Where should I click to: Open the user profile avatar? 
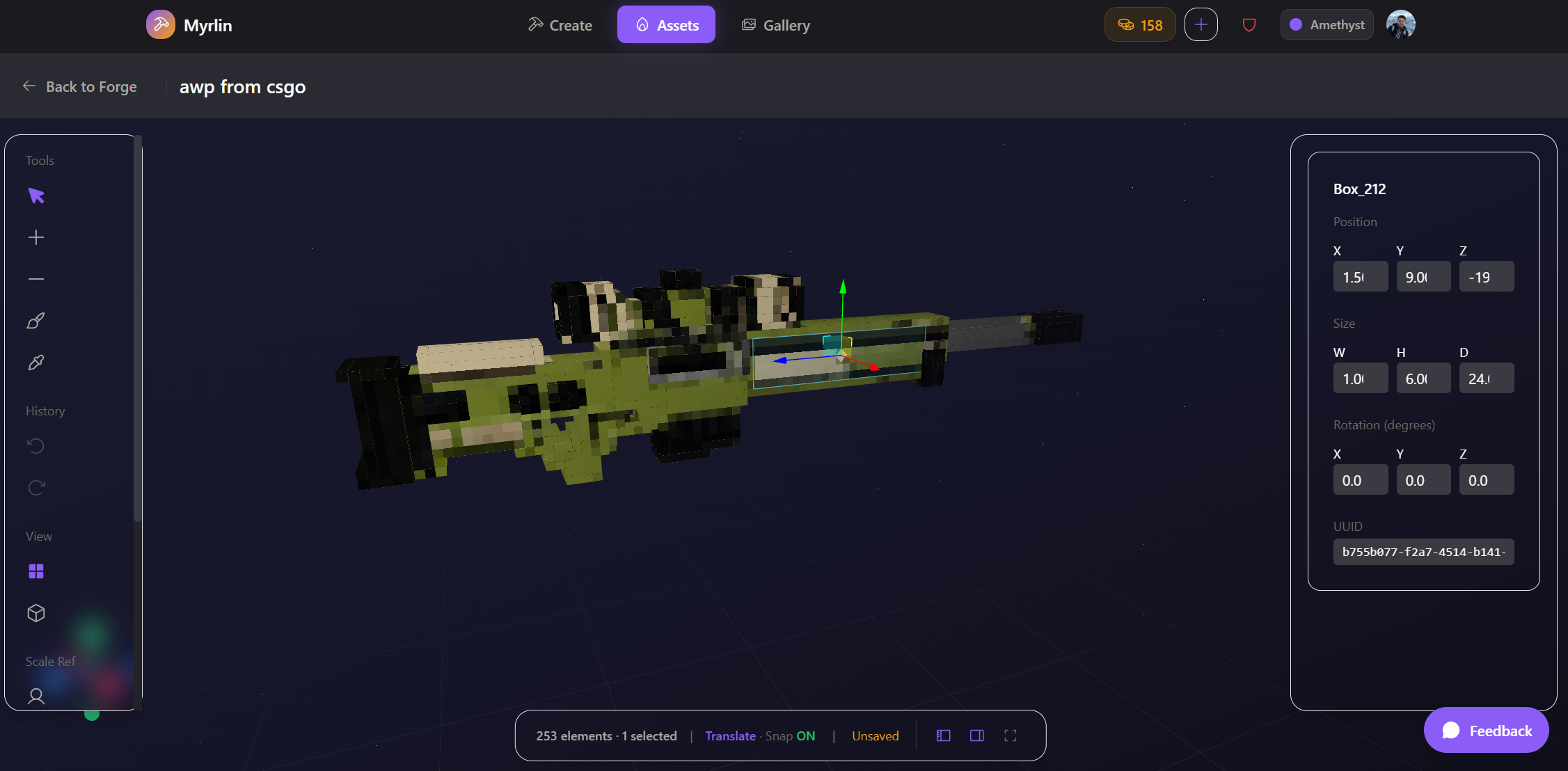[1400, 25]
